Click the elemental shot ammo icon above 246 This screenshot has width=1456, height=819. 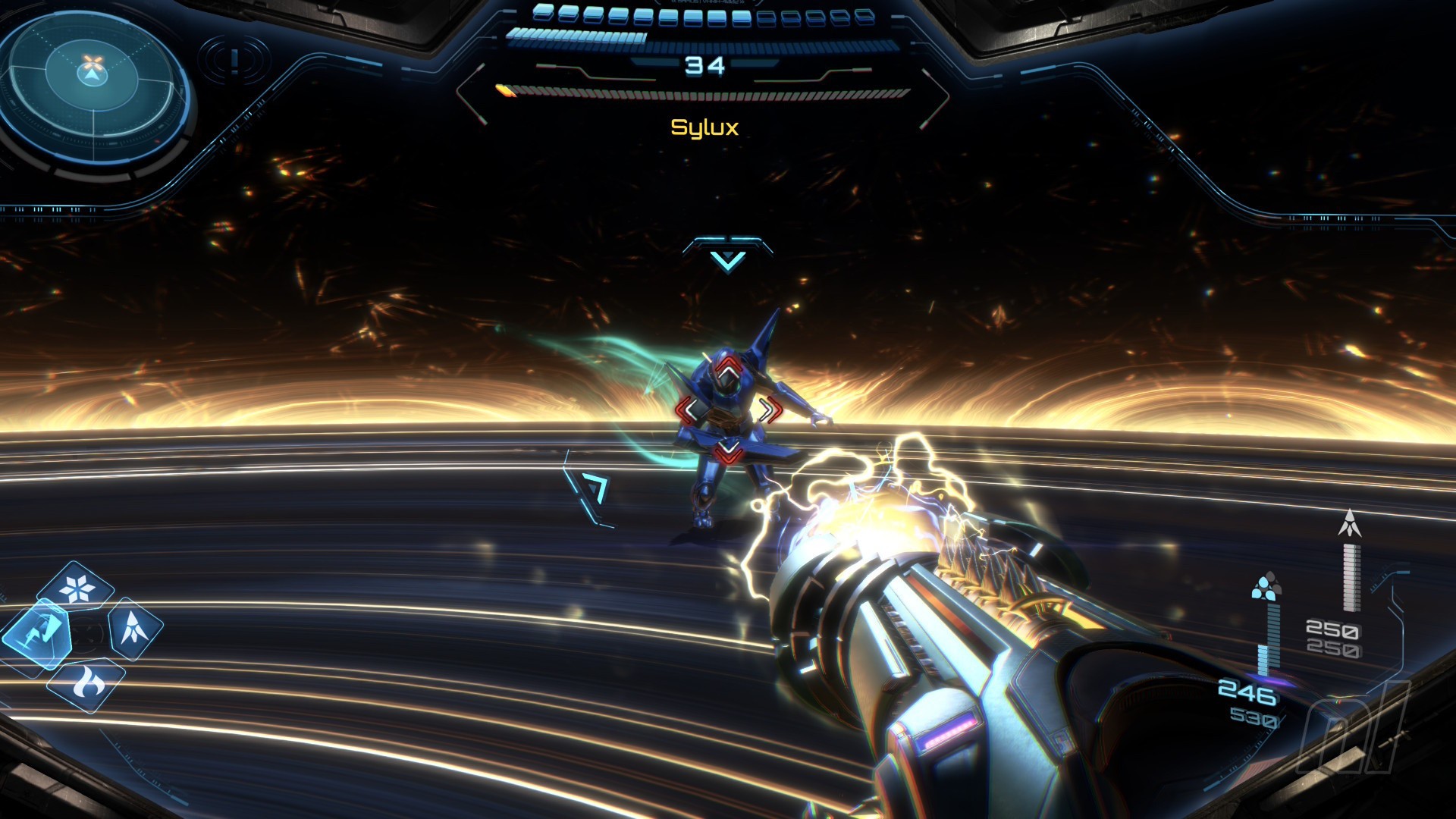(x=1266, y=587)
